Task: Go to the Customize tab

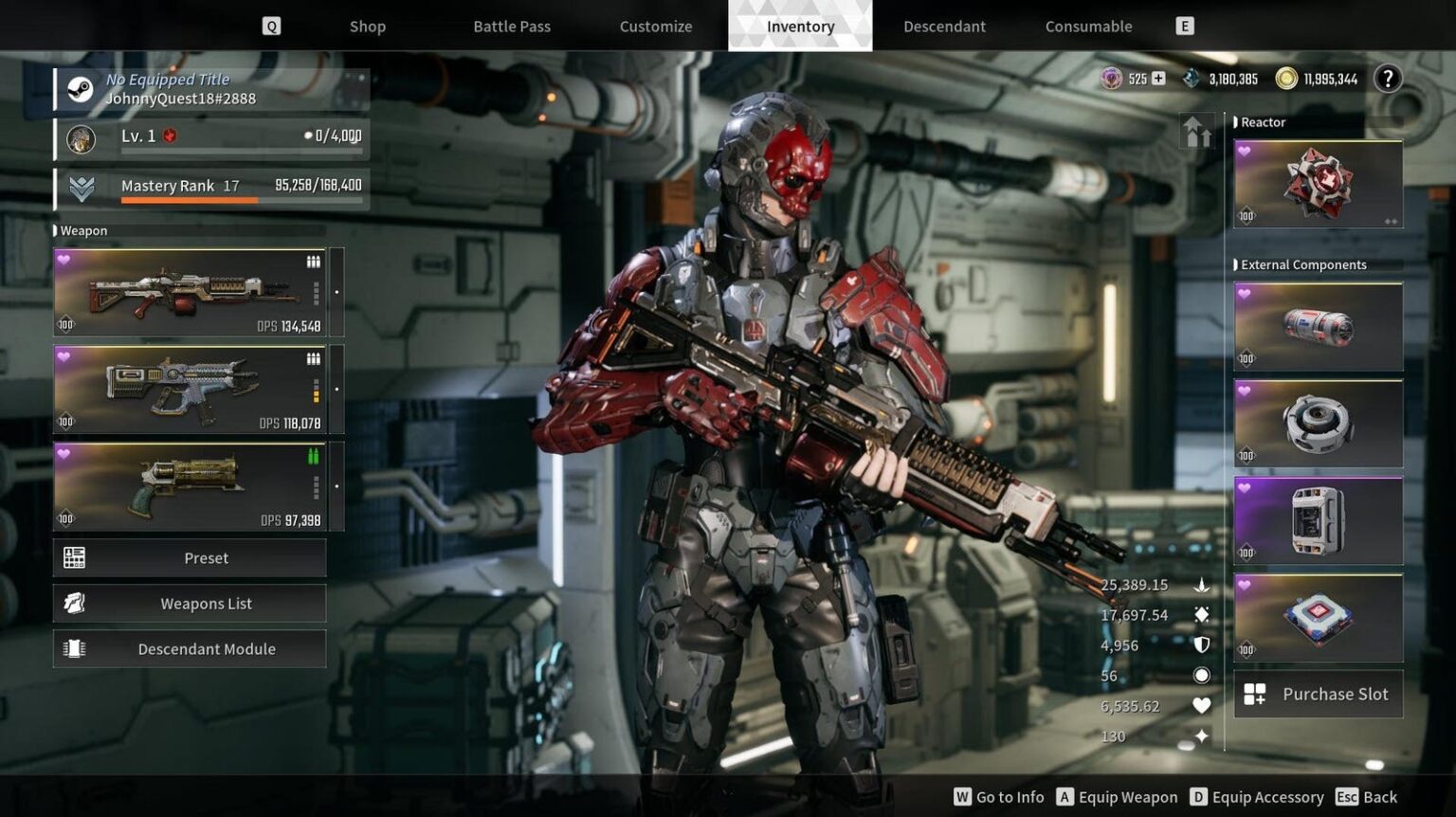Action: click(x=656, y=27)
